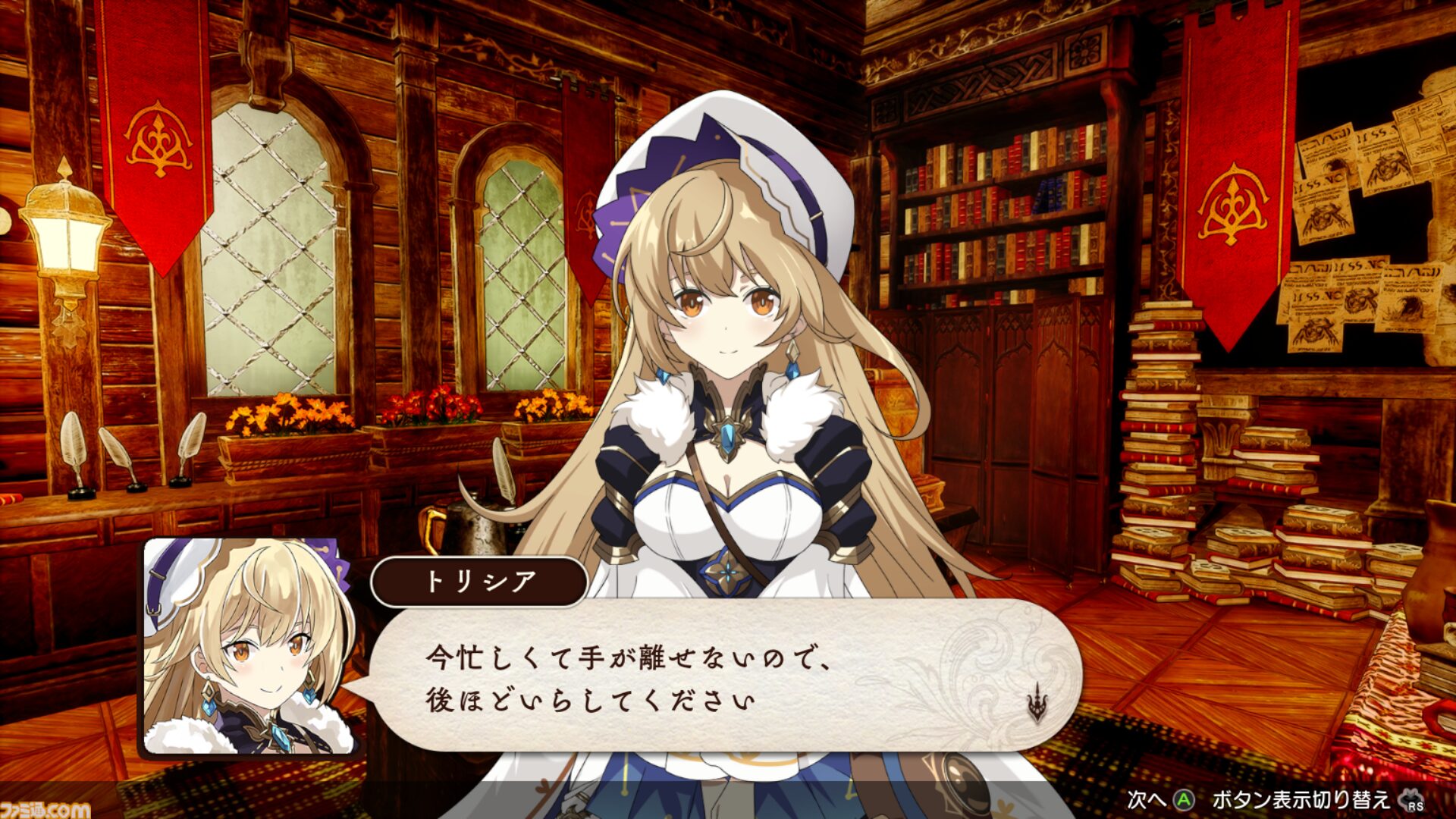Click the dialogue advance arrow indicator
This screenshot has height=819, width=1456.
pyautogui.click(x=1037, y=704)
